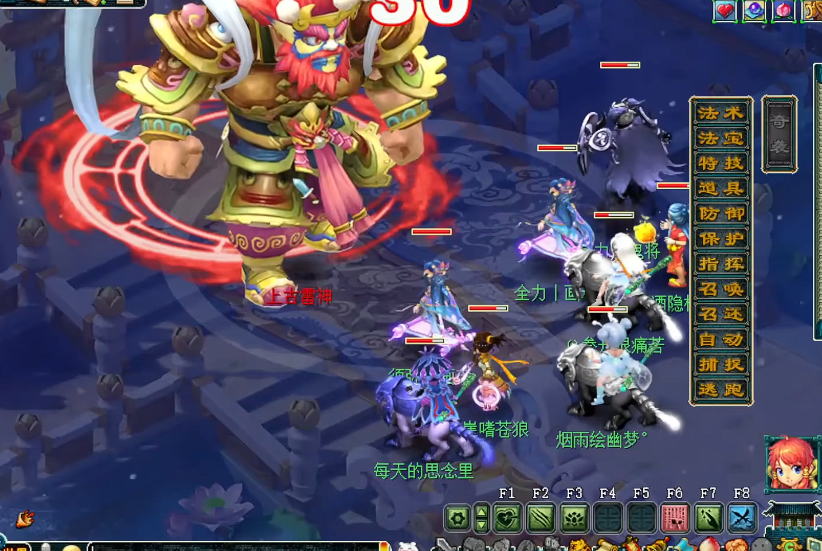Choose the 召唤 summon pet command
This screenshot has height=551, width=822.
tap(720, 289)
